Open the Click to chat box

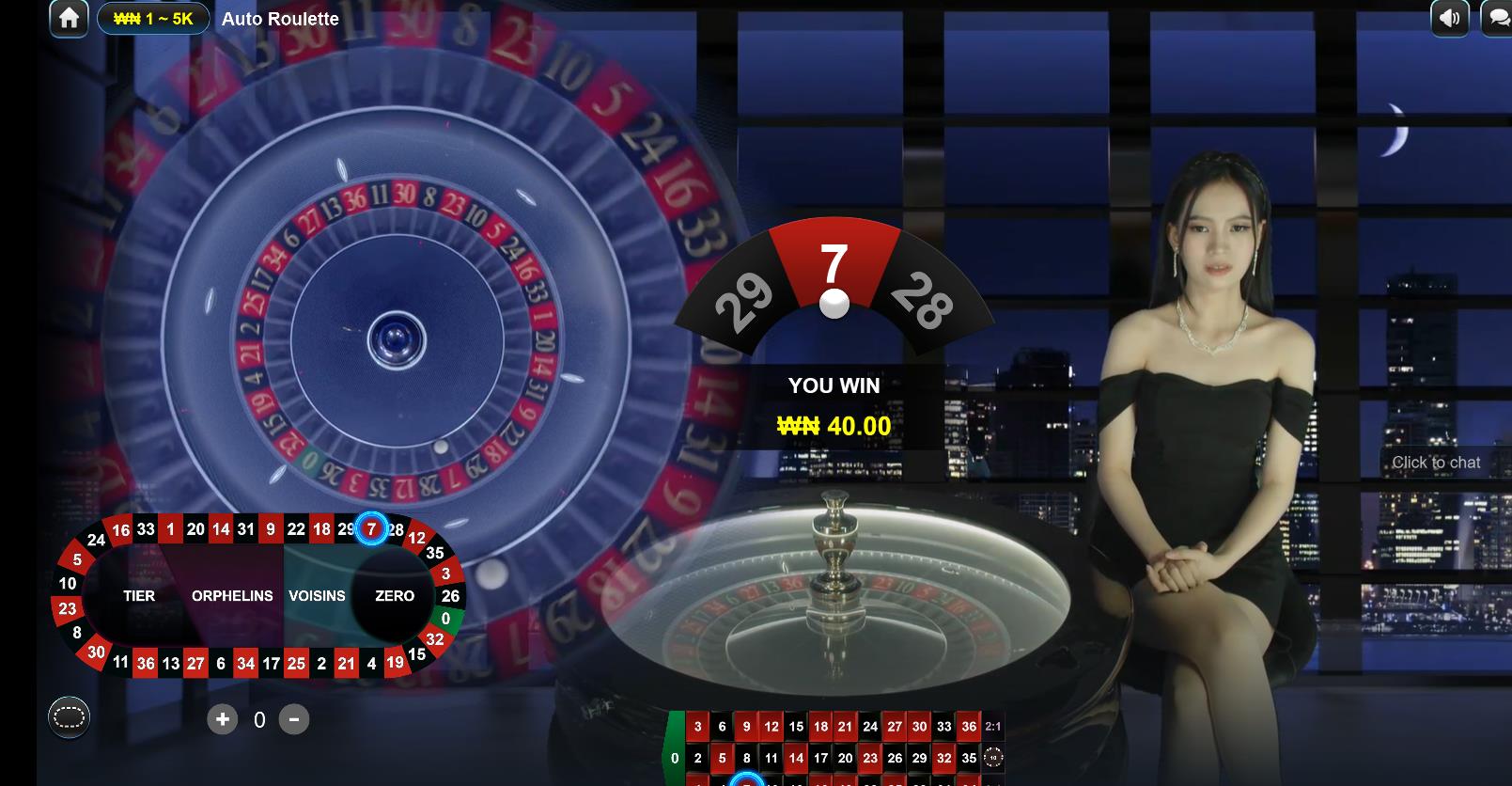click(x=1436, y=463)
